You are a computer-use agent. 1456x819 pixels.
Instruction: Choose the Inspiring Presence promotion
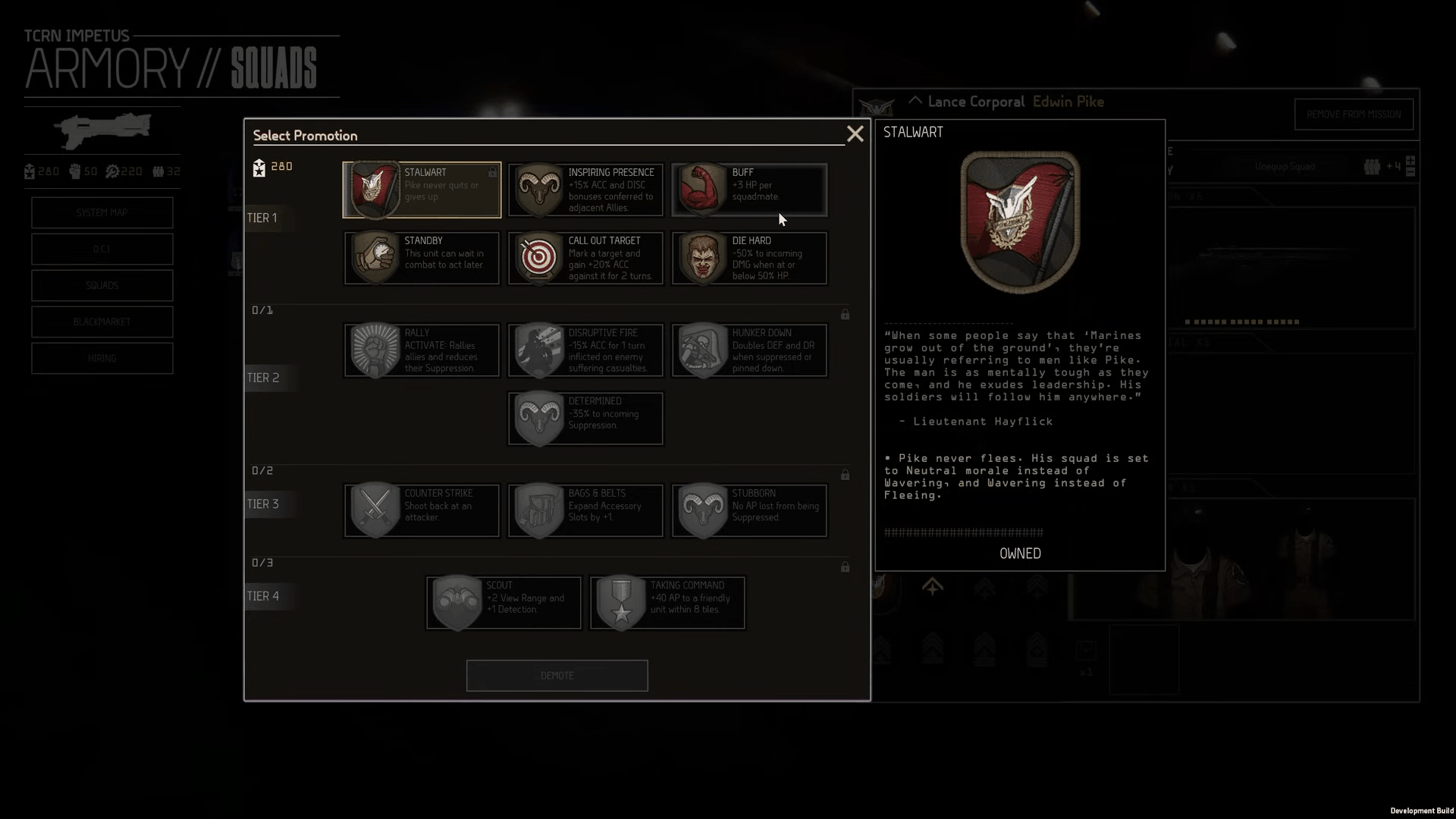[x=585, y=190]
